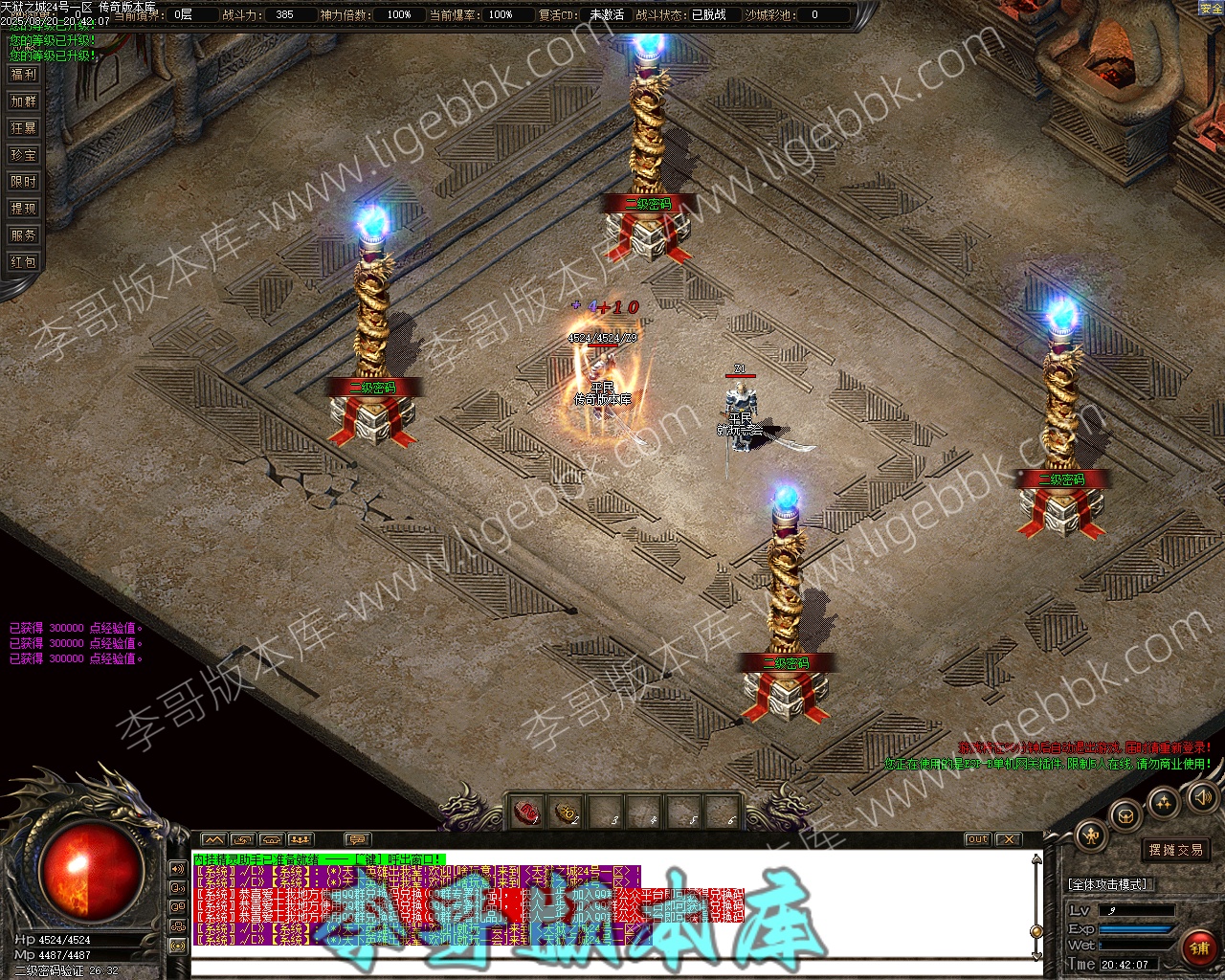
Task: Open the 珍宝 treasure menu
Action: coord(23,155)
